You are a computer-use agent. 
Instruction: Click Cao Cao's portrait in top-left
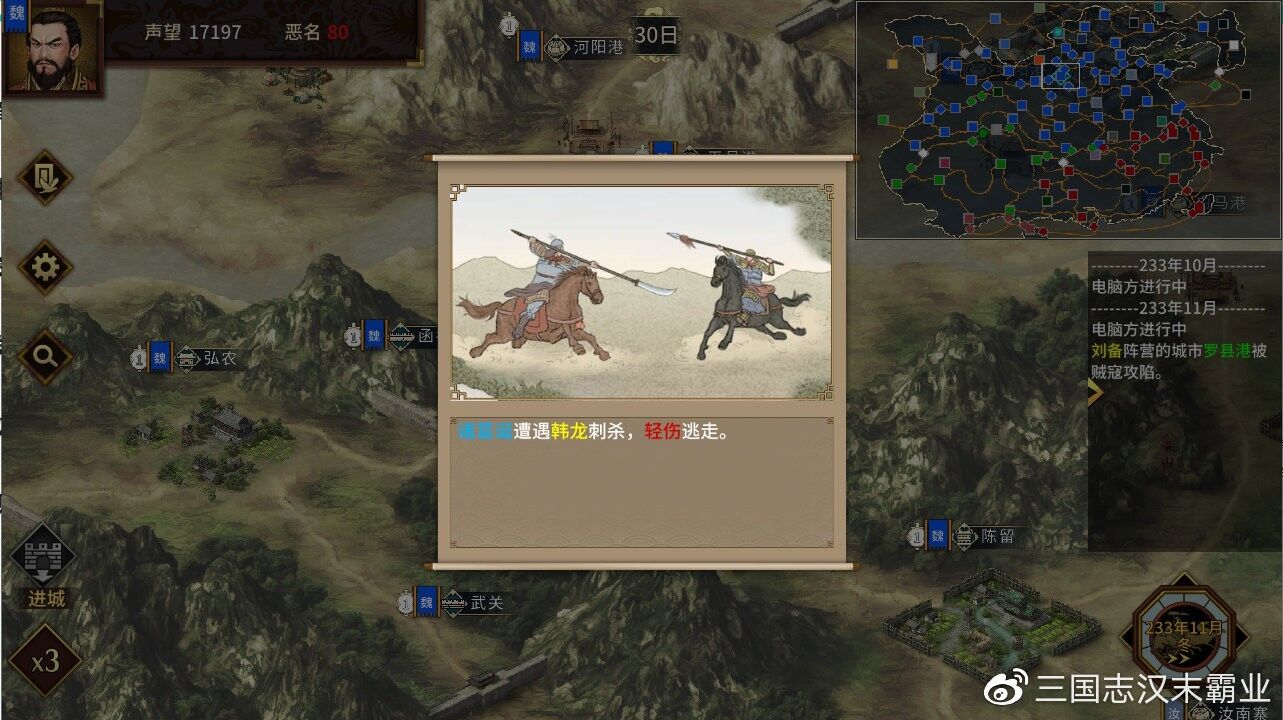pos(52,48)
